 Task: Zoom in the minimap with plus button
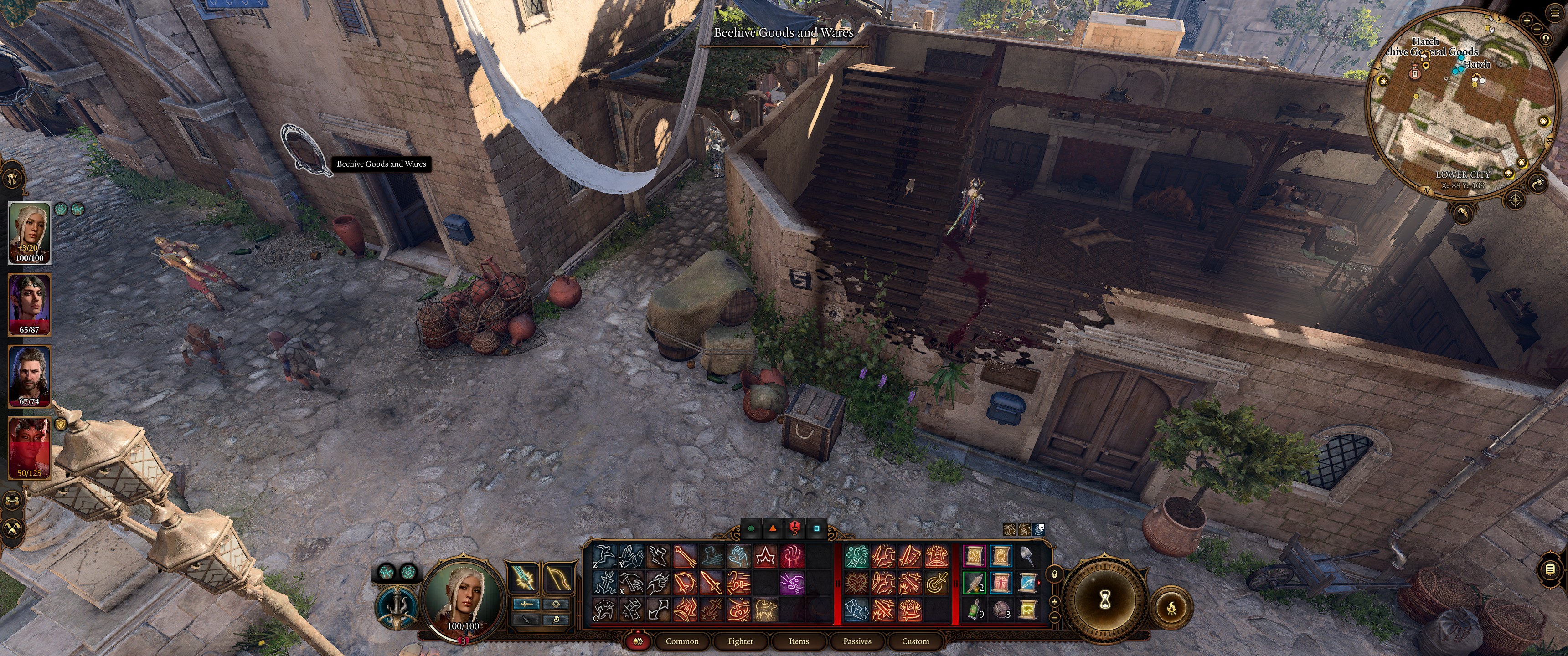click(1527, 20)
